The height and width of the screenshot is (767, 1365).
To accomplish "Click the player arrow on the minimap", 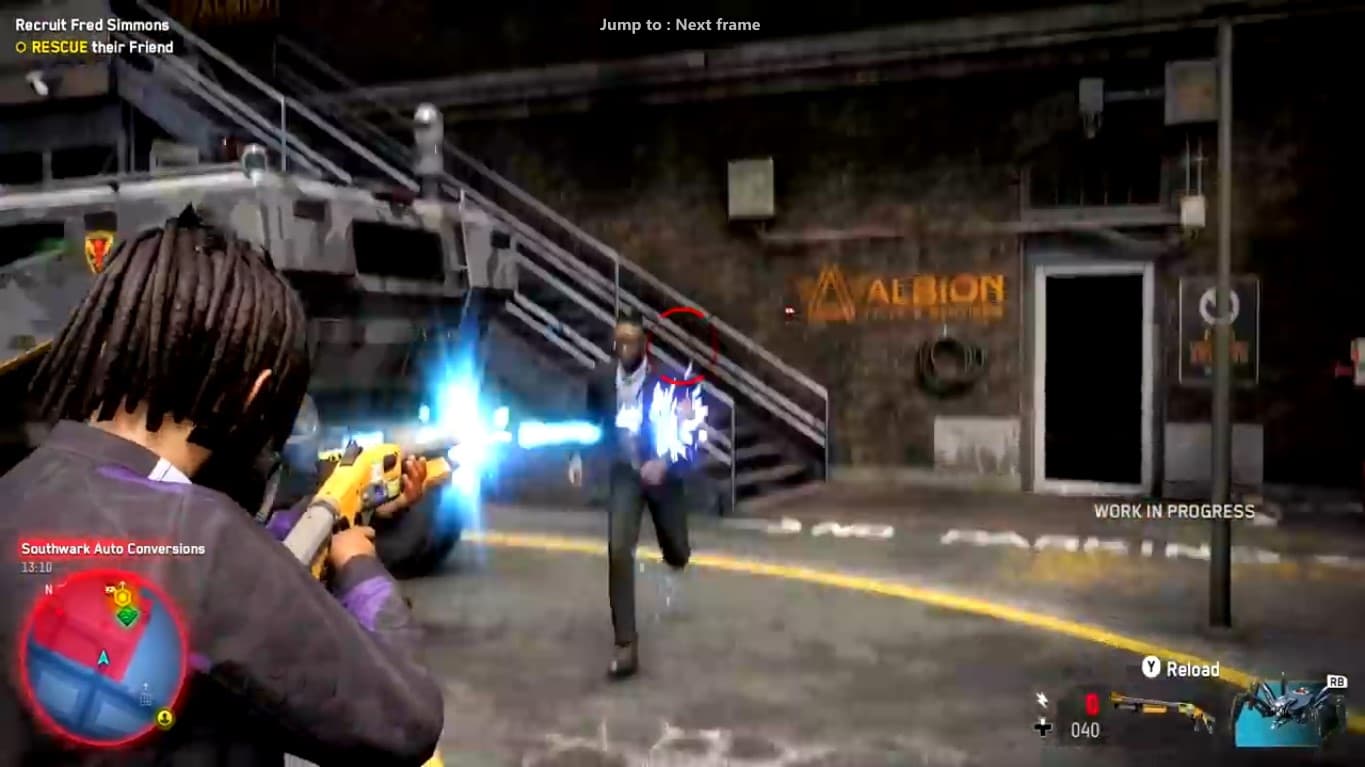I will point(103,657).
